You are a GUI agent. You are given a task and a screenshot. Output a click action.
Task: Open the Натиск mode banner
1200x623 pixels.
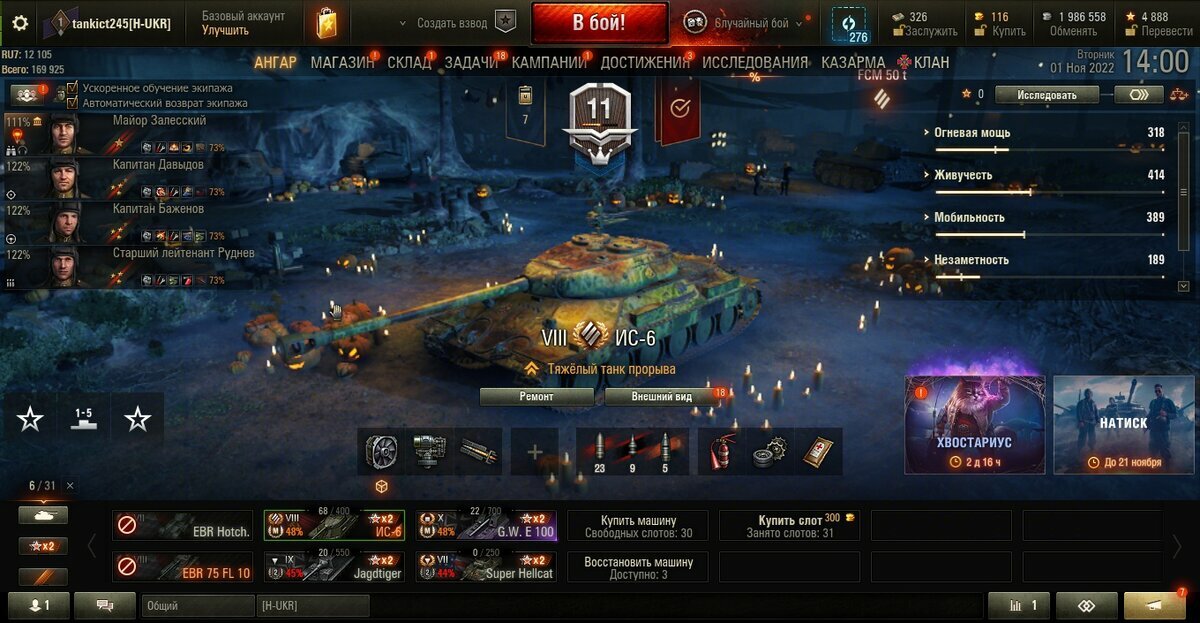(1123, 424)
